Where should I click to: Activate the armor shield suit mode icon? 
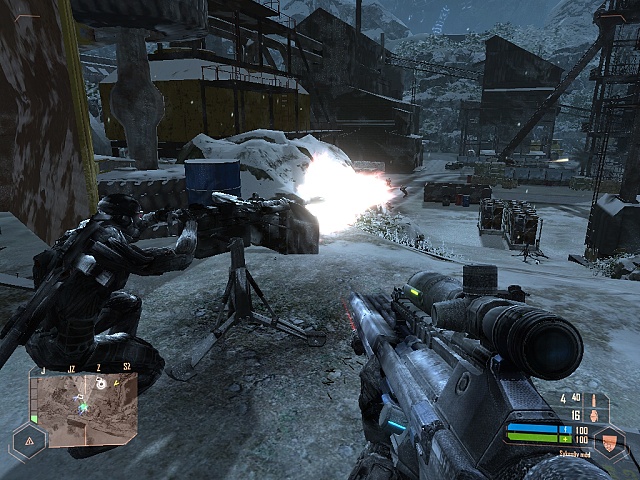click(608, 441)
